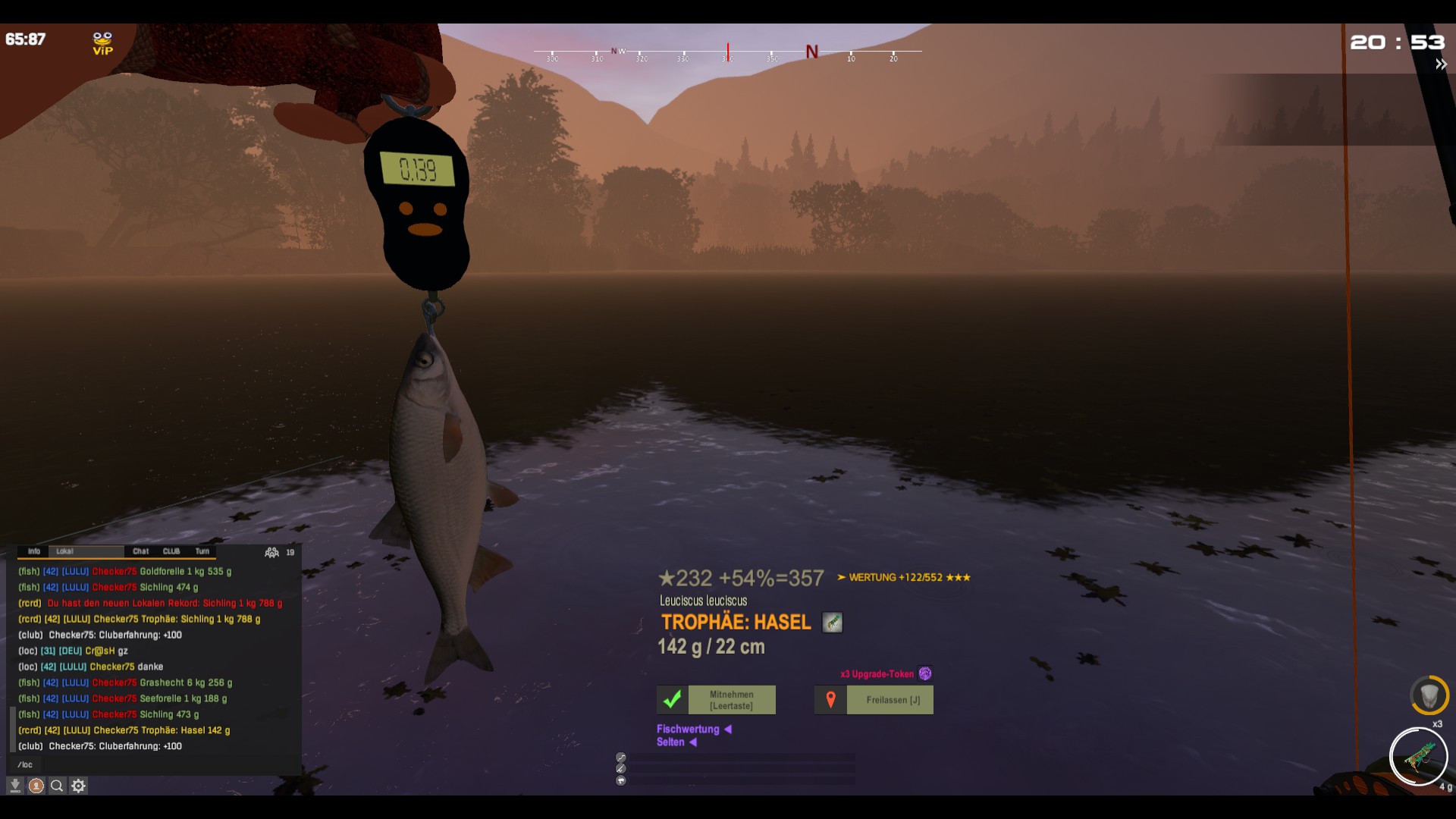Image resolution: width=1456 pixels, height=819 pixels.
Task: Open settings with the gear icon
Action: coord(78,786)
